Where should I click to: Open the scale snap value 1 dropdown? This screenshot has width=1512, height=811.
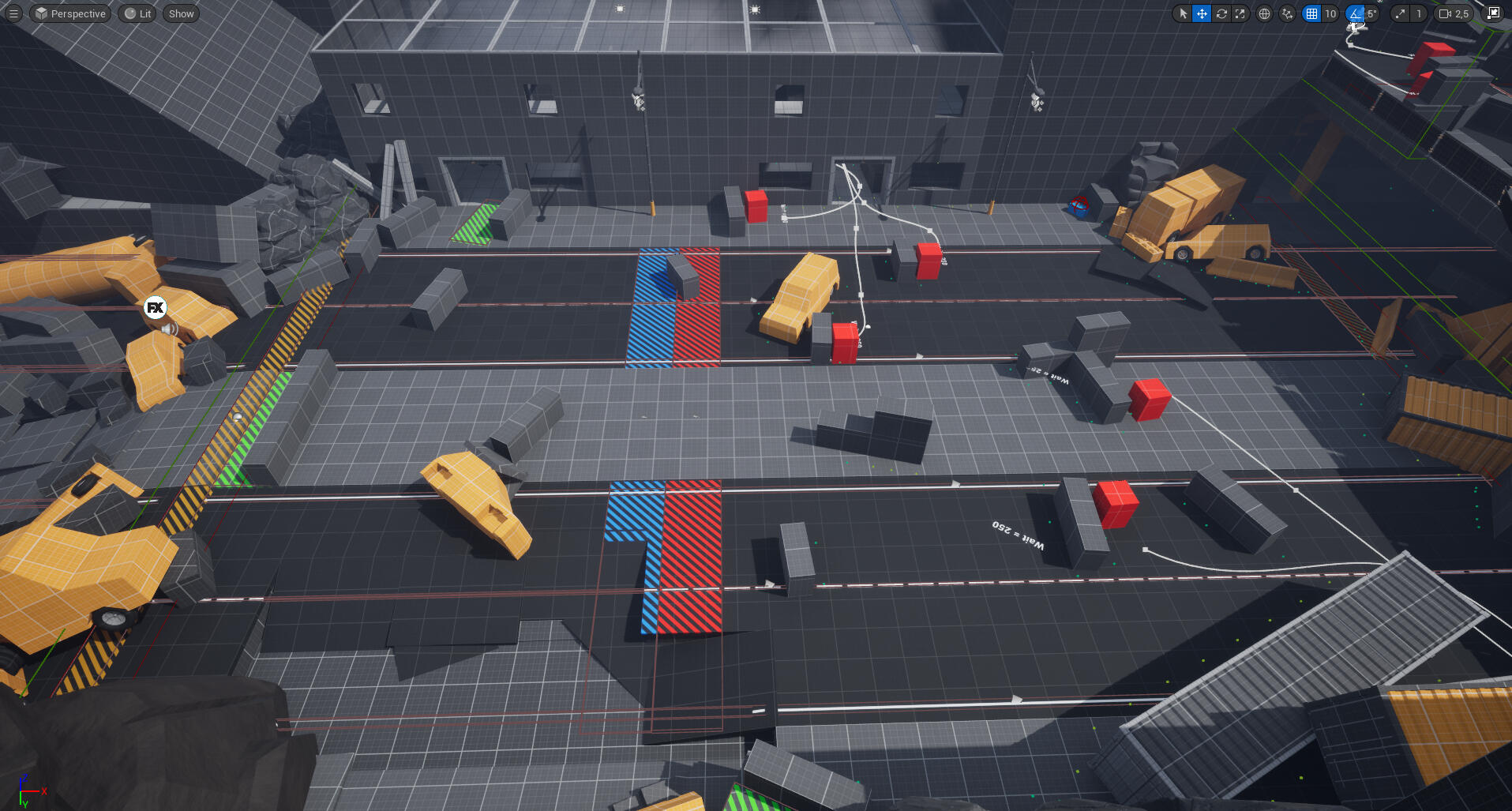coord(1419,13)
